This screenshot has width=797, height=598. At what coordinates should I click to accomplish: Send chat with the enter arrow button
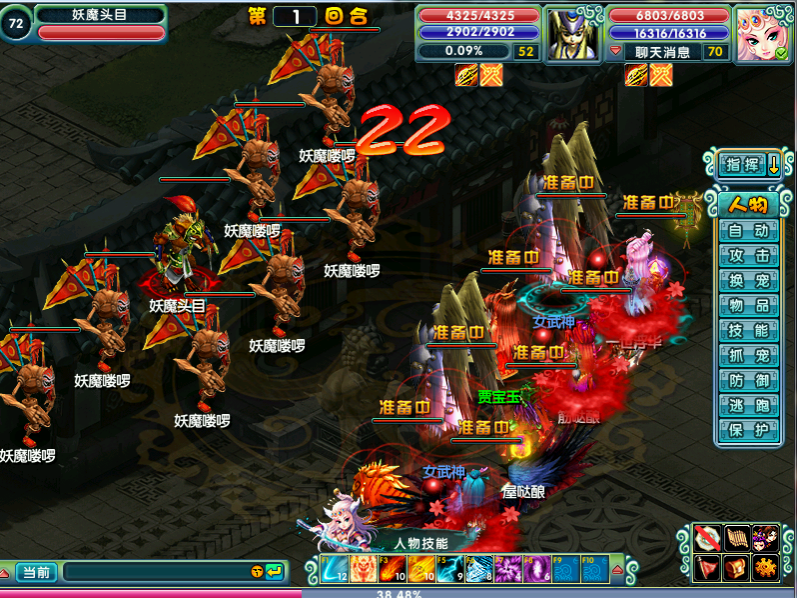[273, 572]
